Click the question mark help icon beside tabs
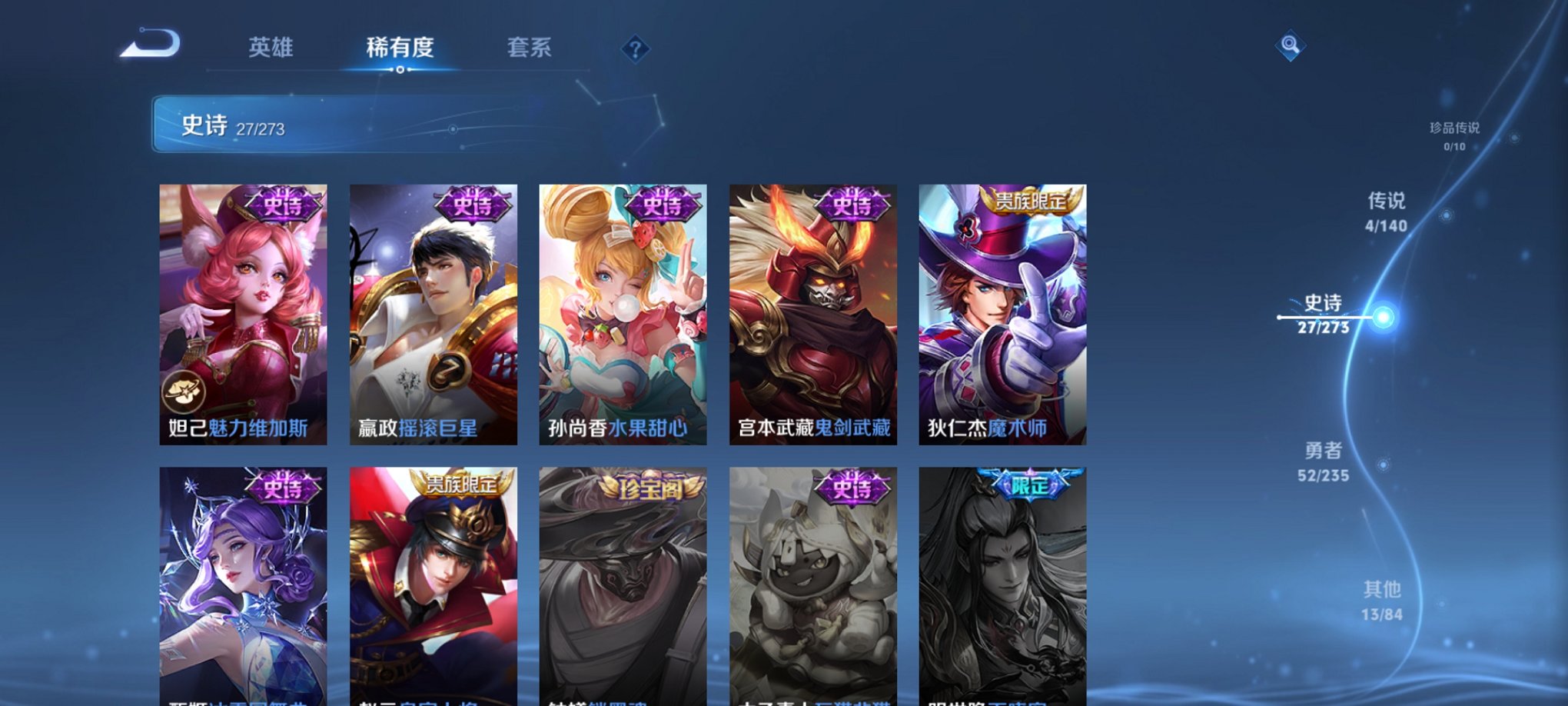1568x706 pixels. coord(634,49)
